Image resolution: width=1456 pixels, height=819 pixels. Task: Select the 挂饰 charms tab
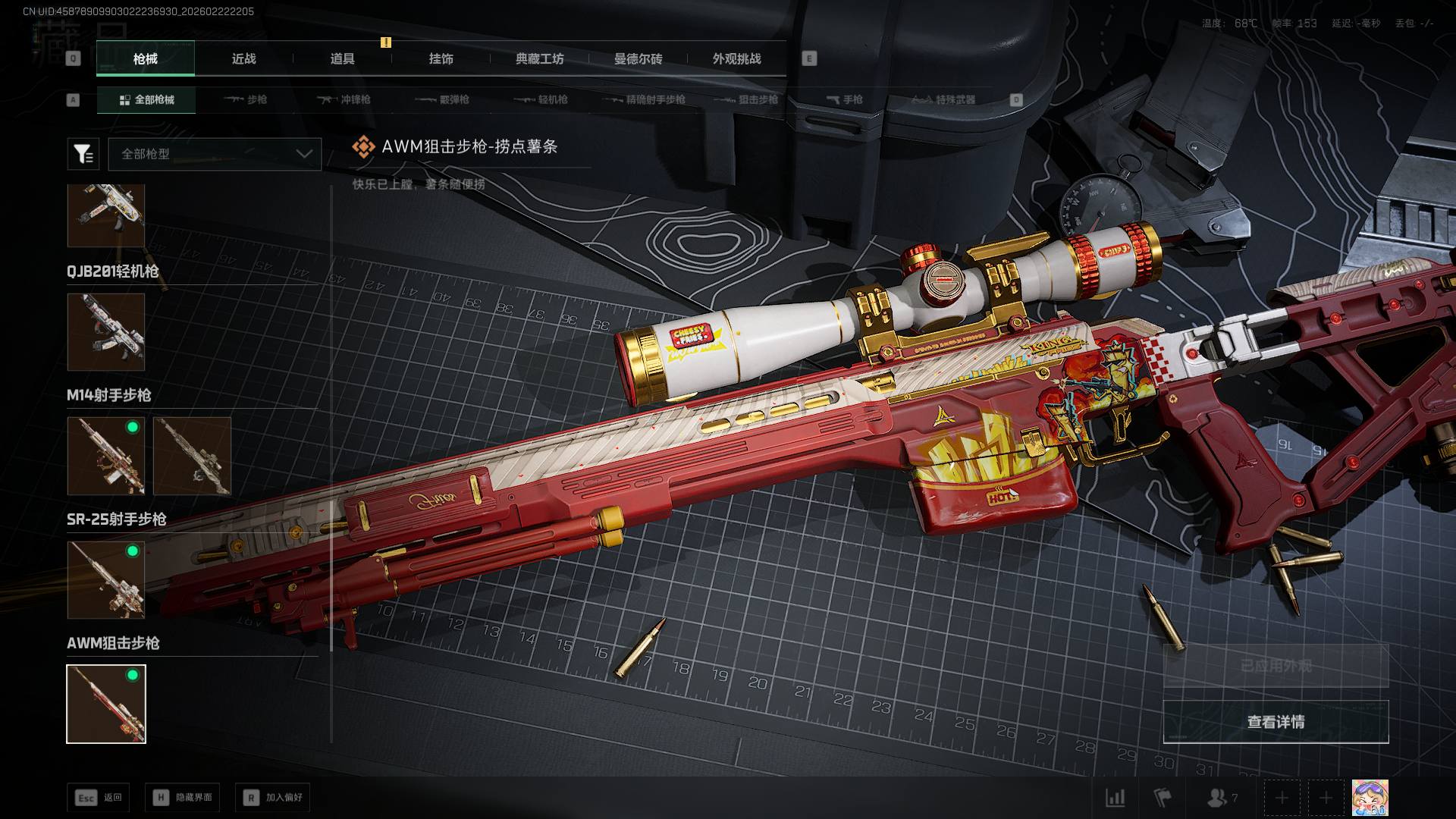click(441, 59)
